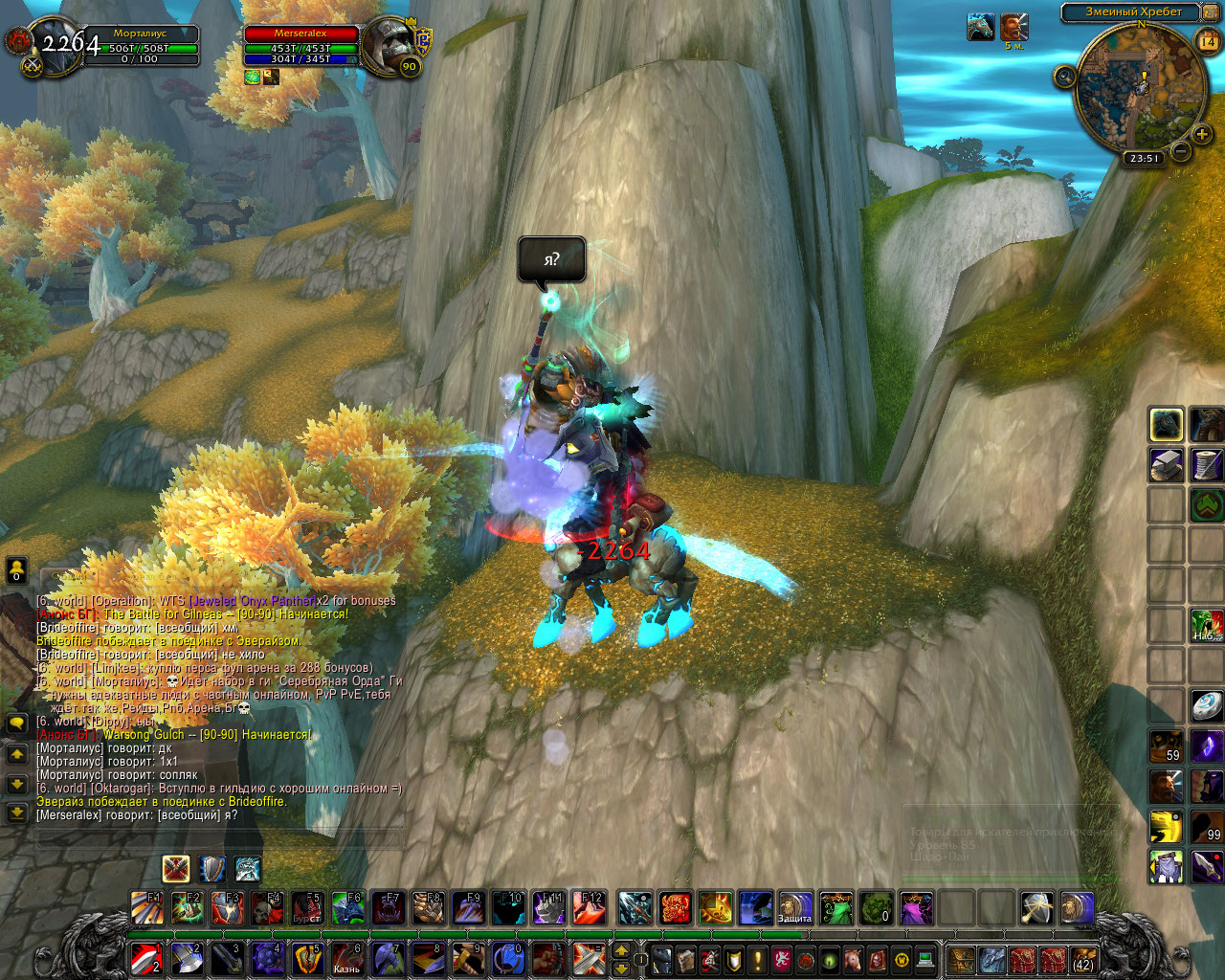Use the anvil icon on the side bar
This screenshot has width=1225, height=980.
coord(1166,465)
